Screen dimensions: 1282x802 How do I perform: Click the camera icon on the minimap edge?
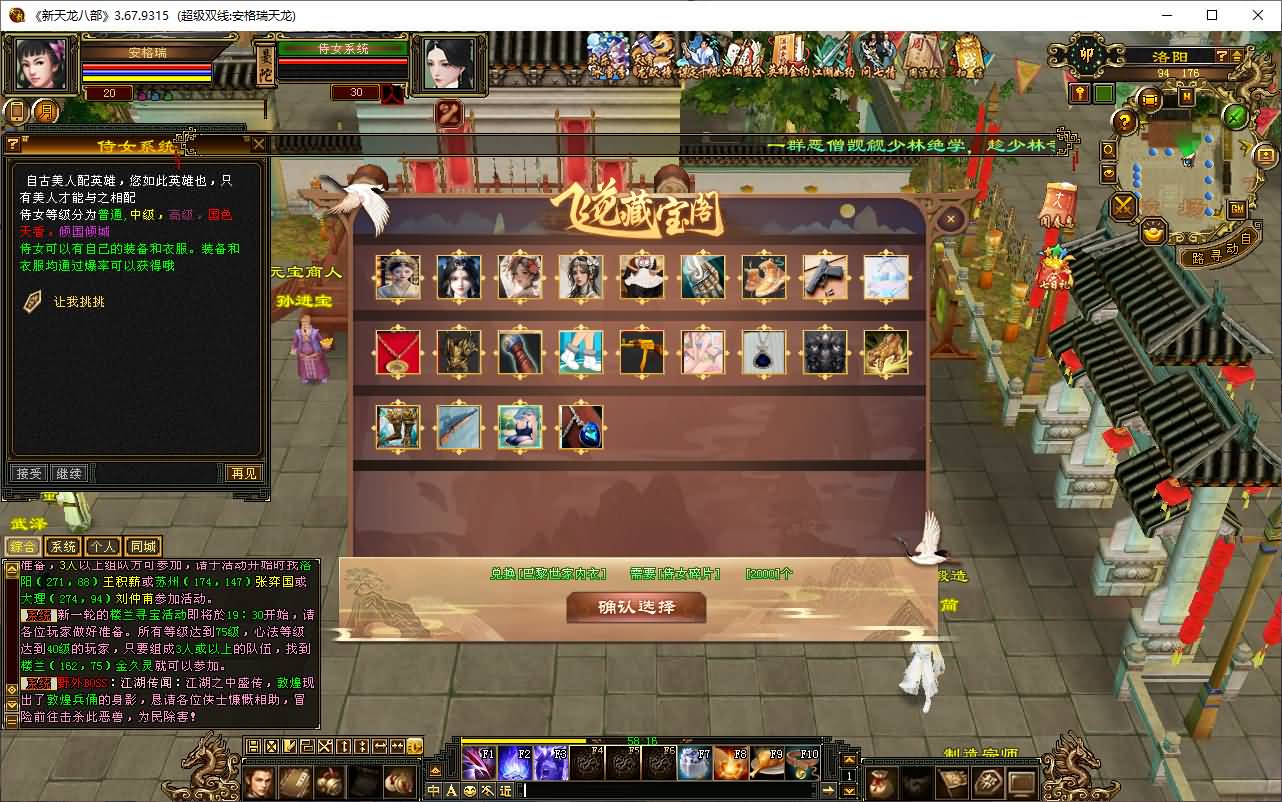coord(1264,155)
